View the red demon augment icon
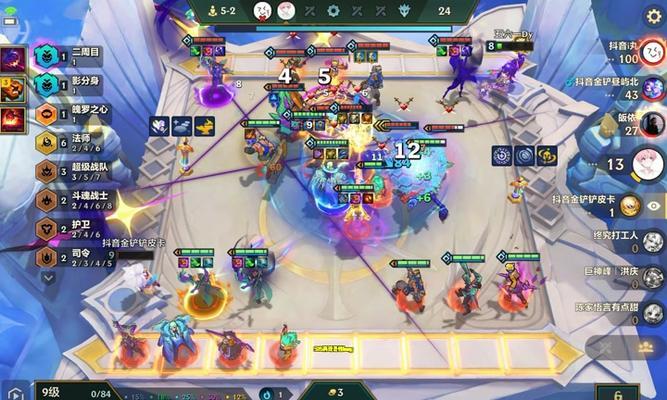The width and height of the screenshot is (667, 400). click(x=15, y=90)
